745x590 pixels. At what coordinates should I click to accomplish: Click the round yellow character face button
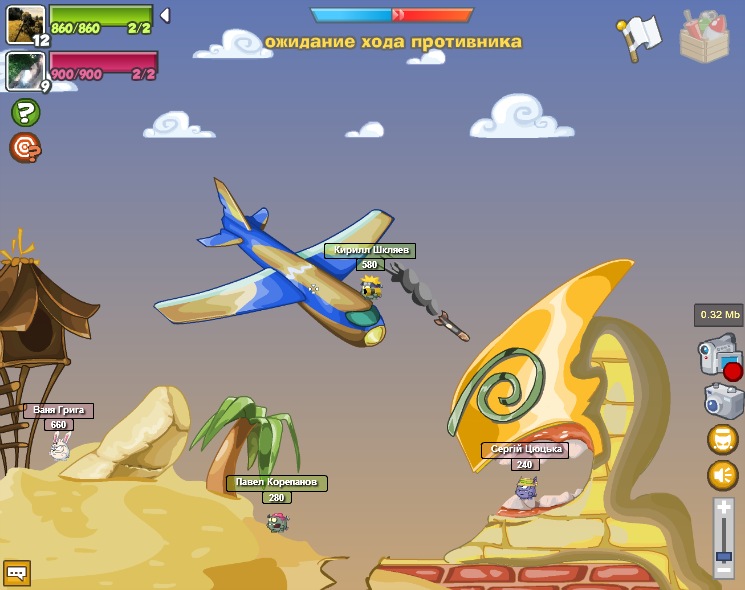coord(723,439)
